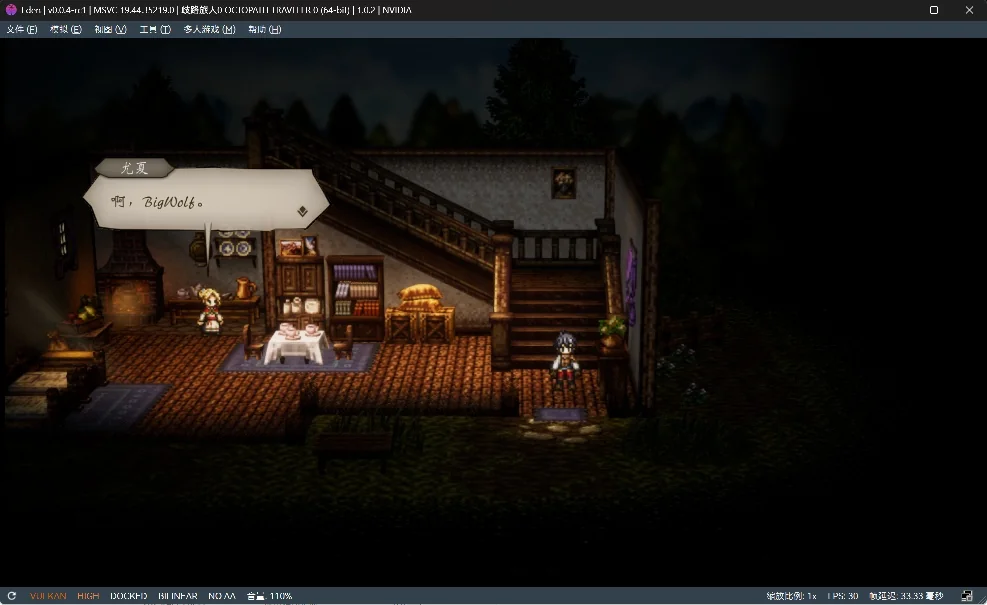Click the 110% volume indicator

(270, 596)
